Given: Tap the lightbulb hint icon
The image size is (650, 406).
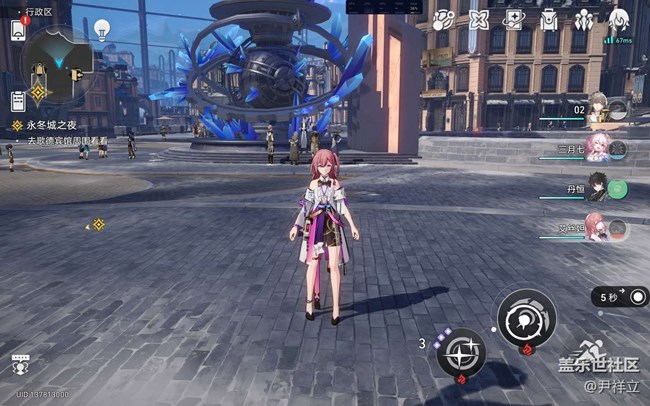Looking at the screenshot, I should point(102,30).
